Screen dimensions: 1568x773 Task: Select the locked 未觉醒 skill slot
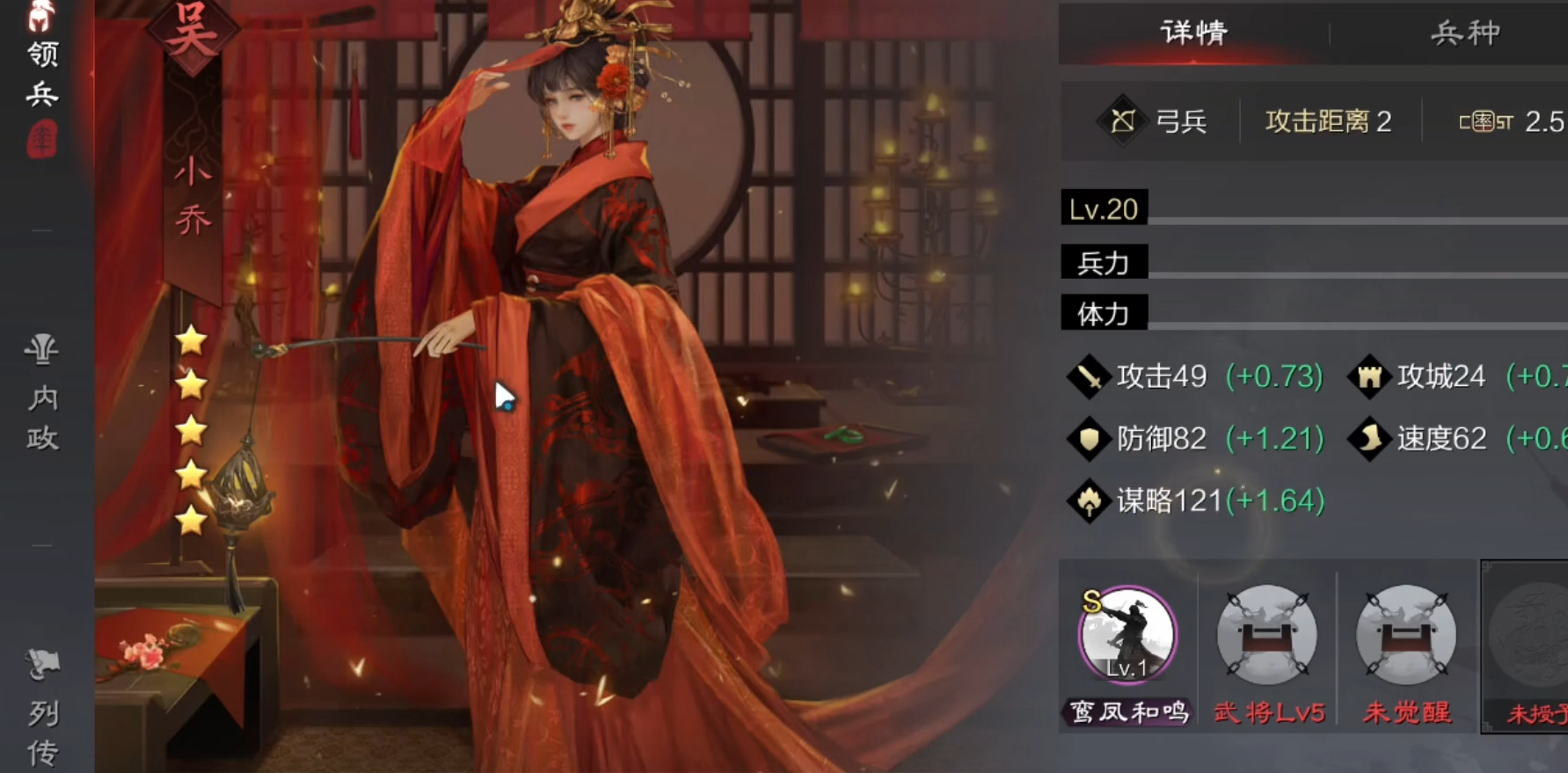[1405, 635]
